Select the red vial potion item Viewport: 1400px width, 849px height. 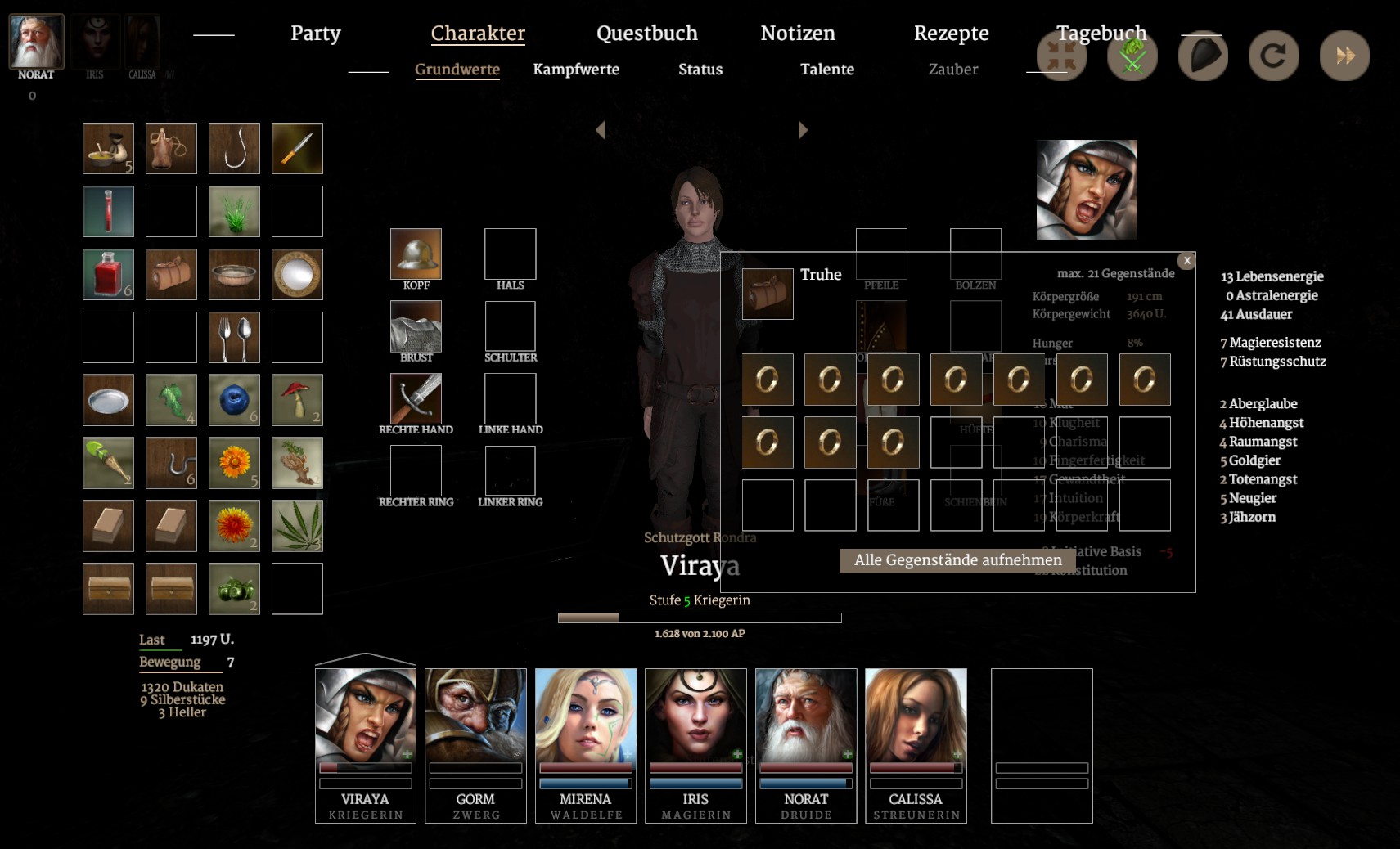[108, 211]
